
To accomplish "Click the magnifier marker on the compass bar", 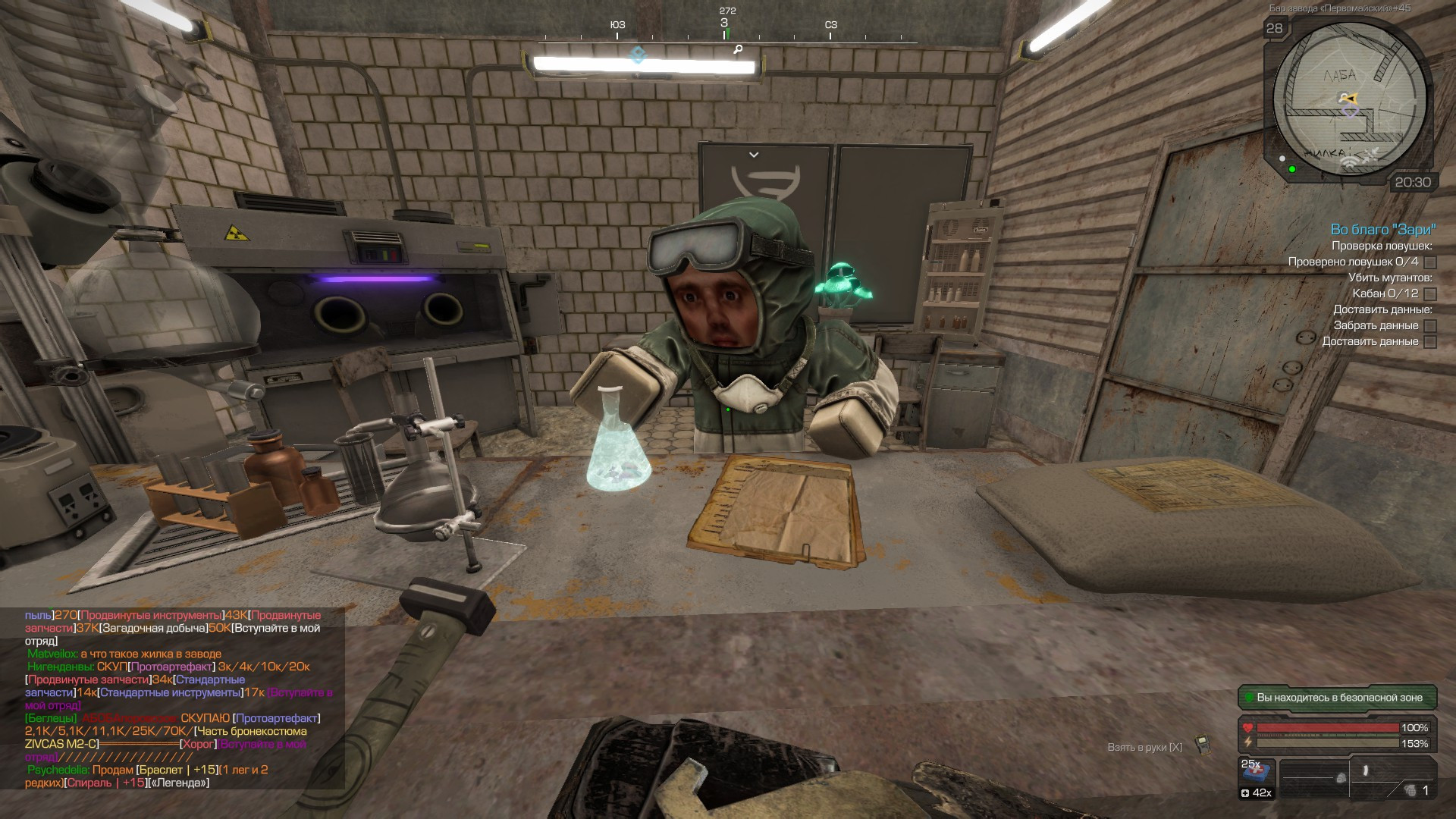I will 738,49.
